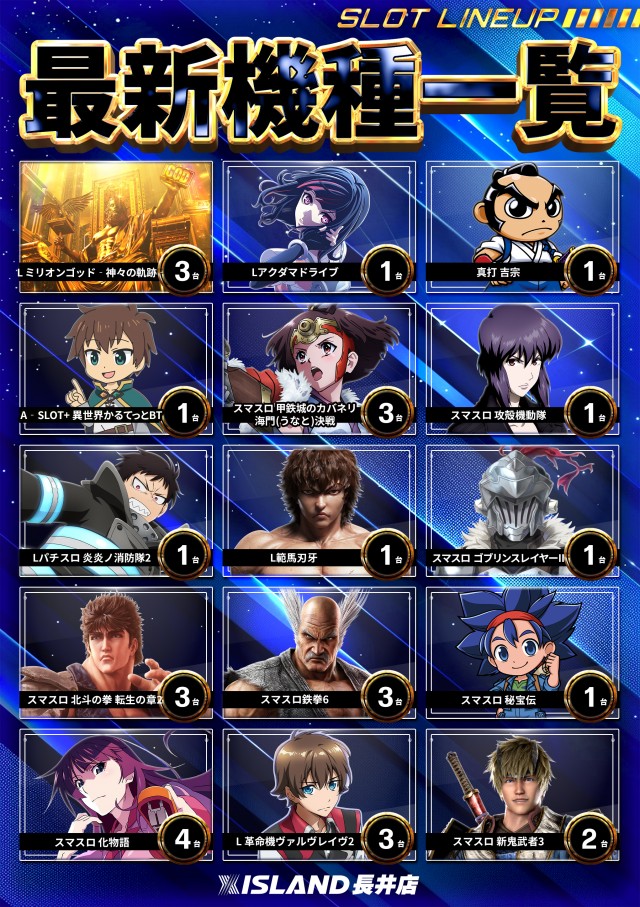Select the A-SLOT+ 異世界かるてっとBT tile
The width and height of the screenshot is (640, 907).
115,369
